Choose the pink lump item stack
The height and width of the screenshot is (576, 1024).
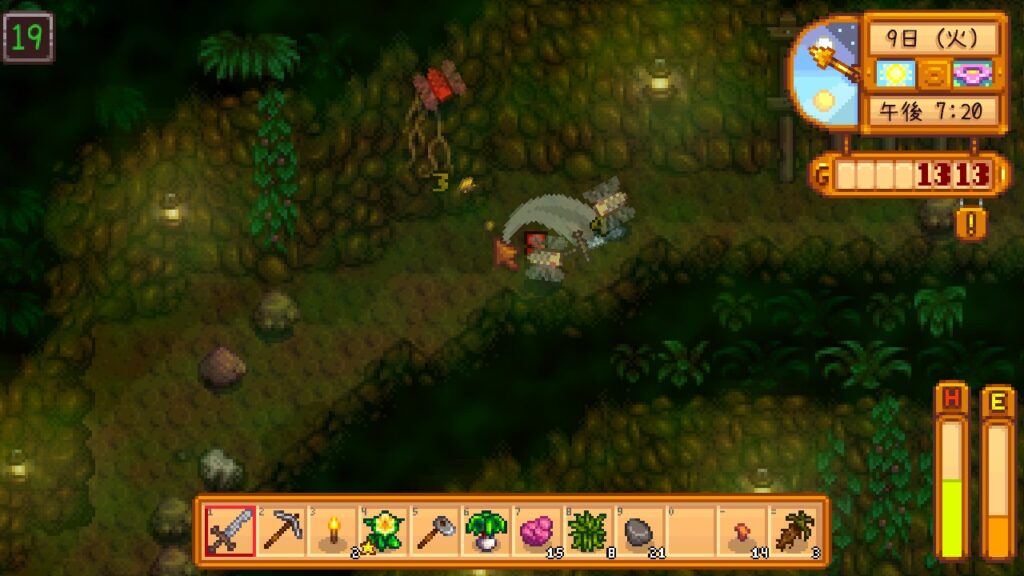pyautogui.click(x=537, y=530)
